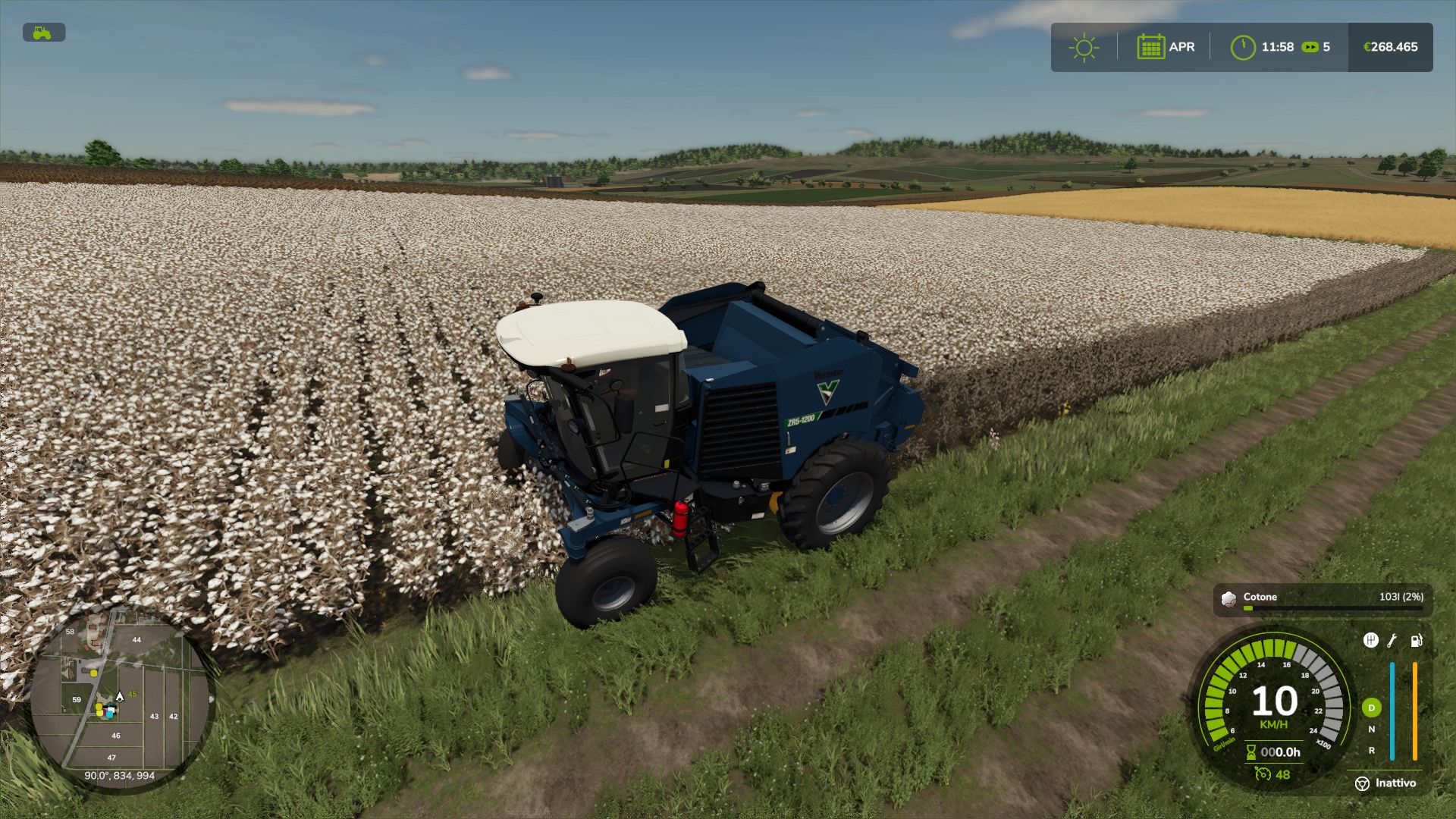Open the weather sun icon
1456x819 pixels.
tap(1084, 47)
